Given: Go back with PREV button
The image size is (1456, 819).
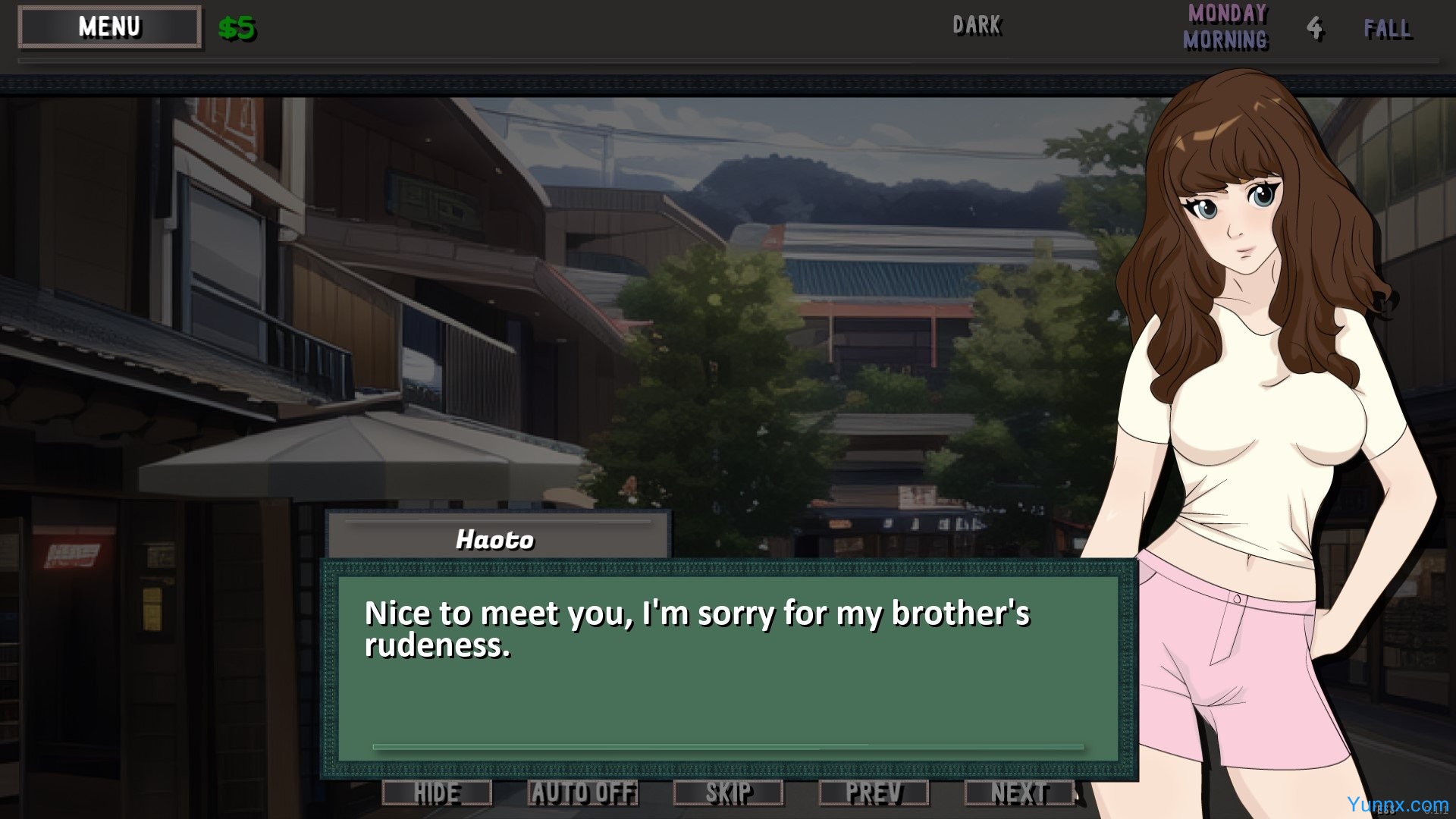Looking at the screenshot, I should pos(874,793).
